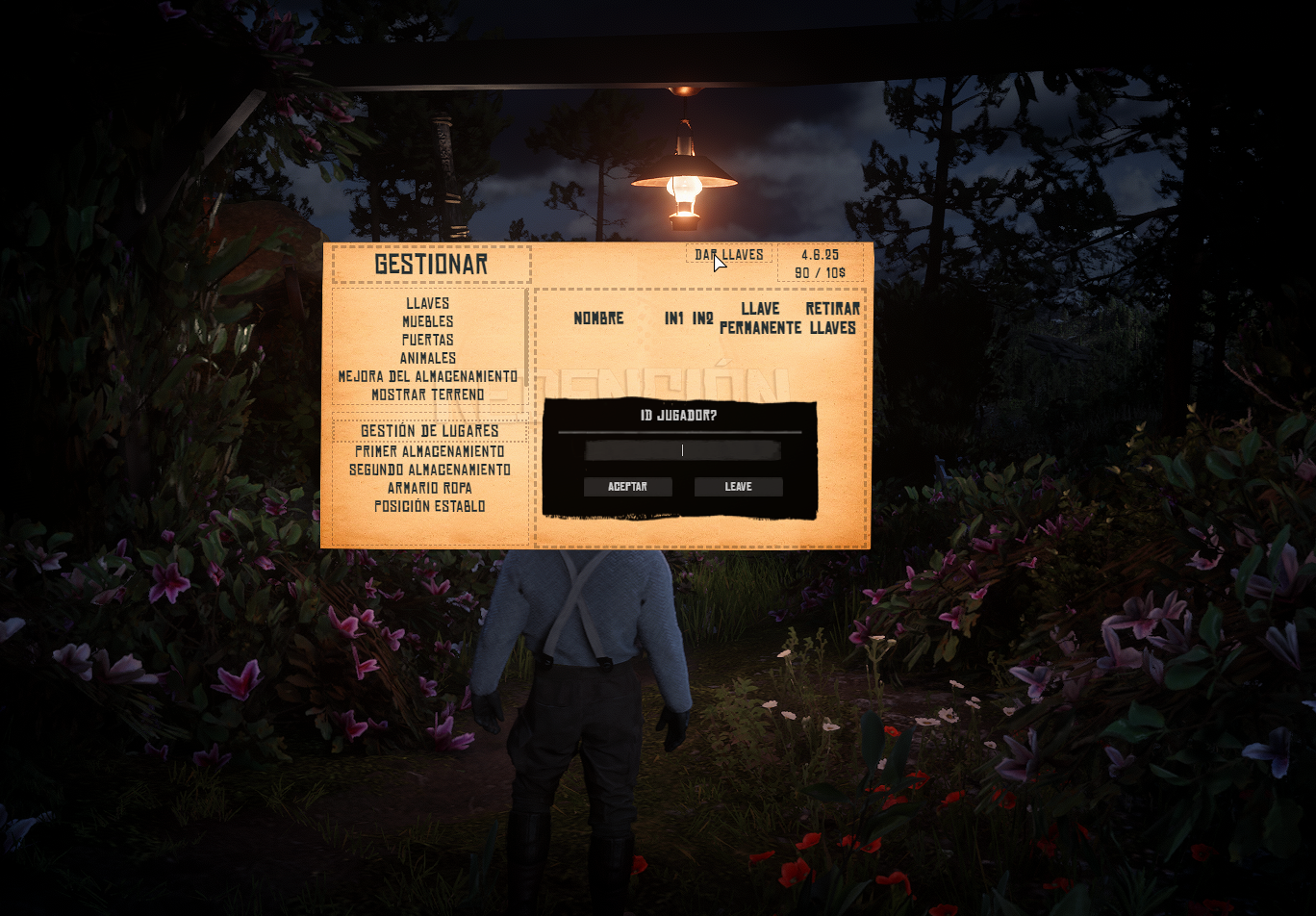Open Primer Almacenamiento
Image resolution: width=1316 pixels, height=916 pixels.
(x=429, y=451)
